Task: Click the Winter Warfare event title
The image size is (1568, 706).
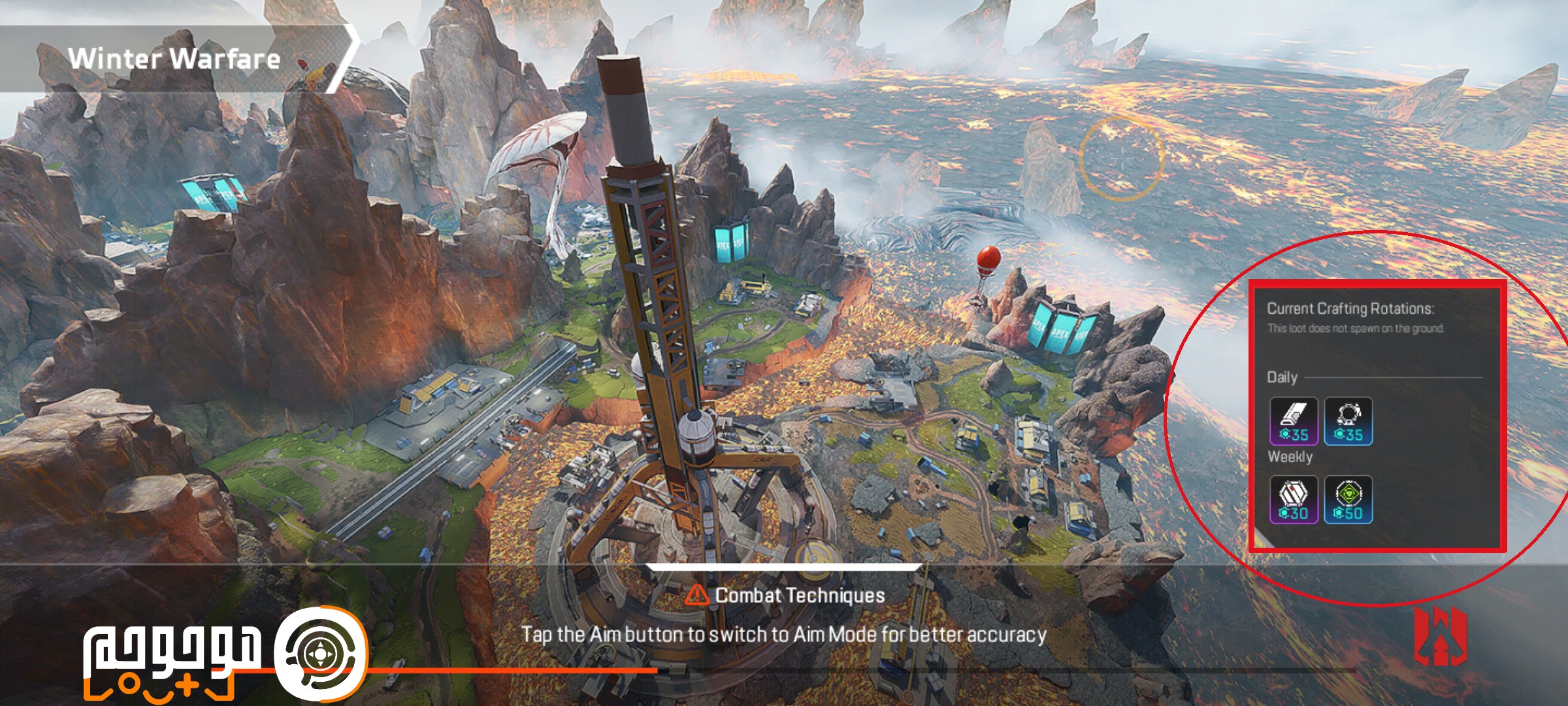Action: 176,58
